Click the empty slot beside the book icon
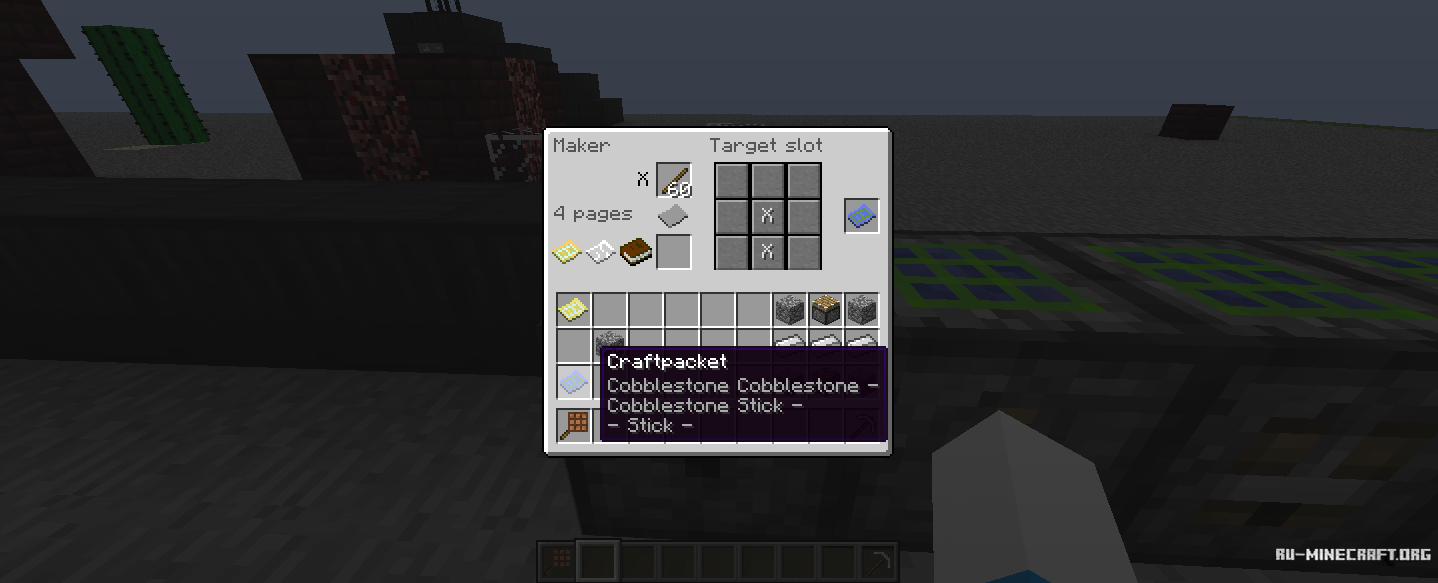The height and width of the screenshot is (583, 1438). click(674, 252)
